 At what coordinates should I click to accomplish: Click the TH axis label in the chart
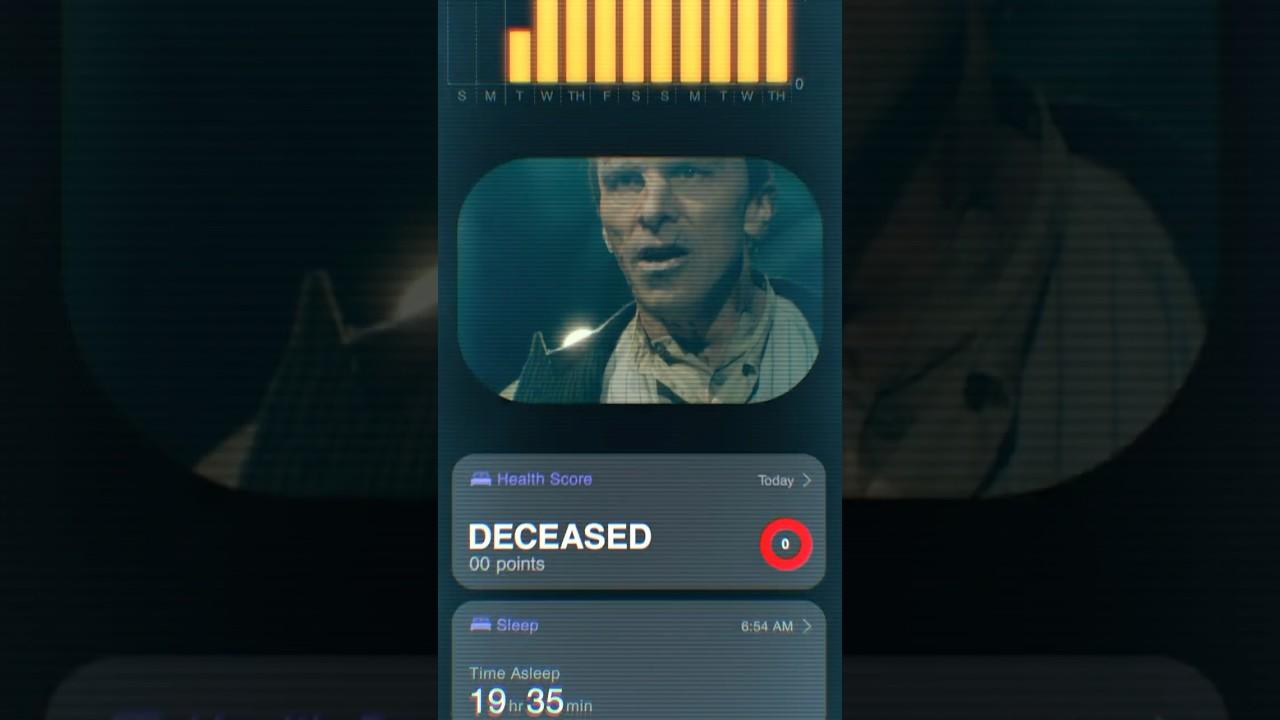click(x=577, y=94)
